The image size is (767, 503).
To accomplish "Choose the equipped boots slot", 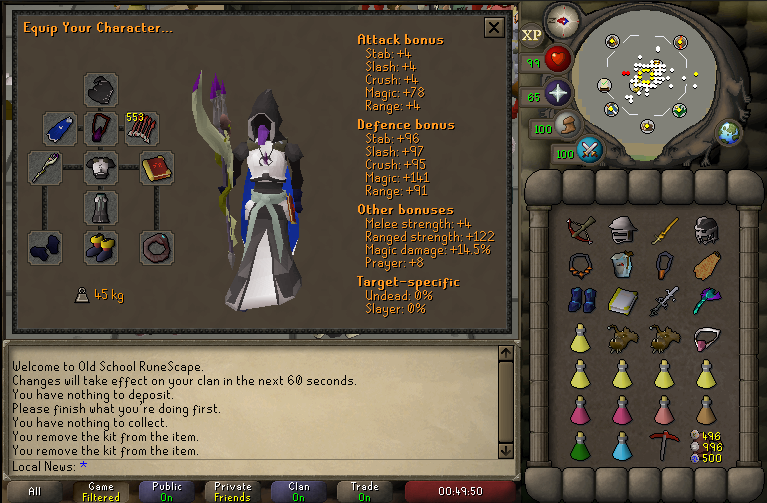I will point(101,245).
